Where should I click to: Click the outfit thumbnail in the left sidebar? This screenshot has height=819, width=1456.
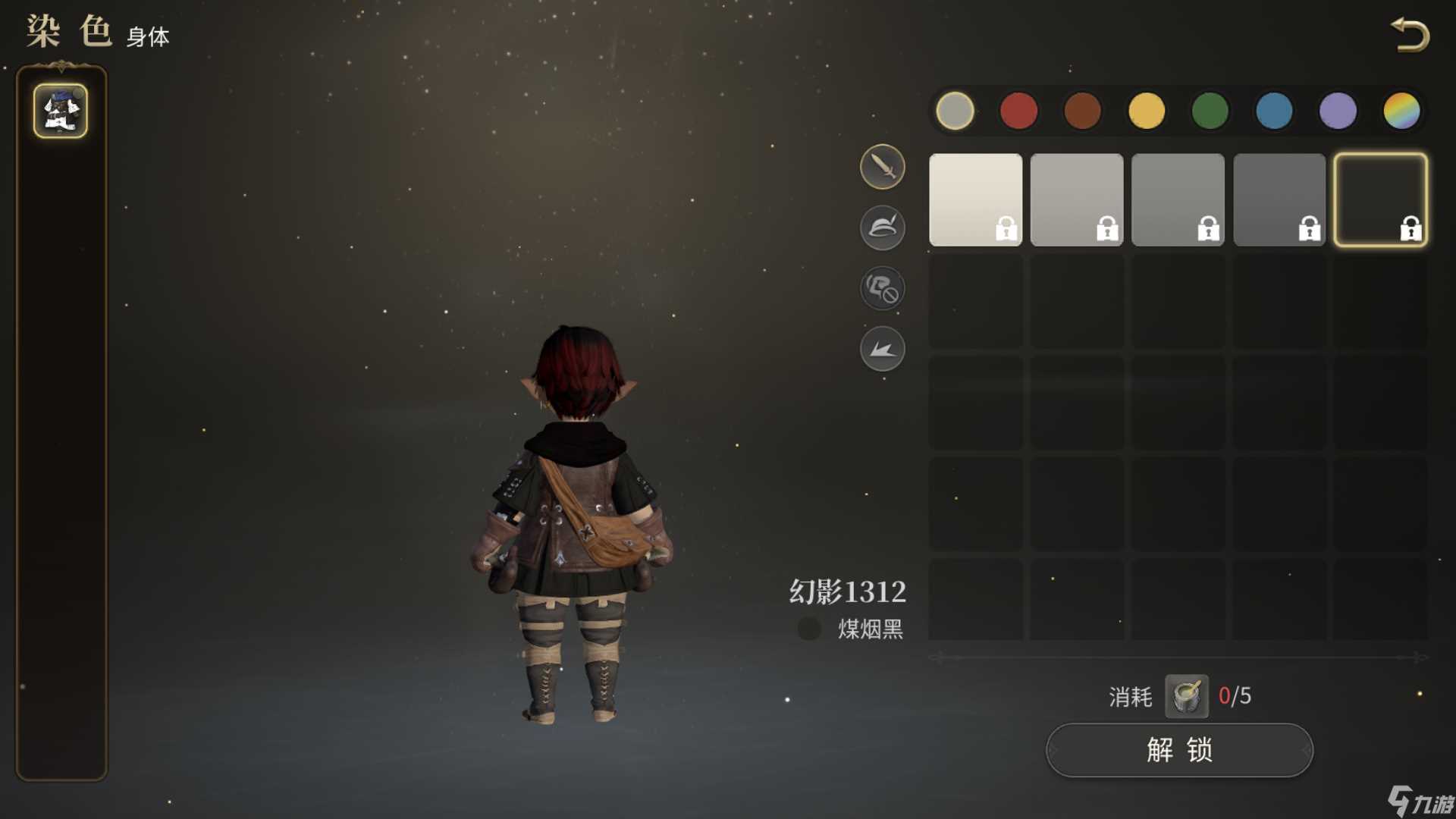coord(61,111)
